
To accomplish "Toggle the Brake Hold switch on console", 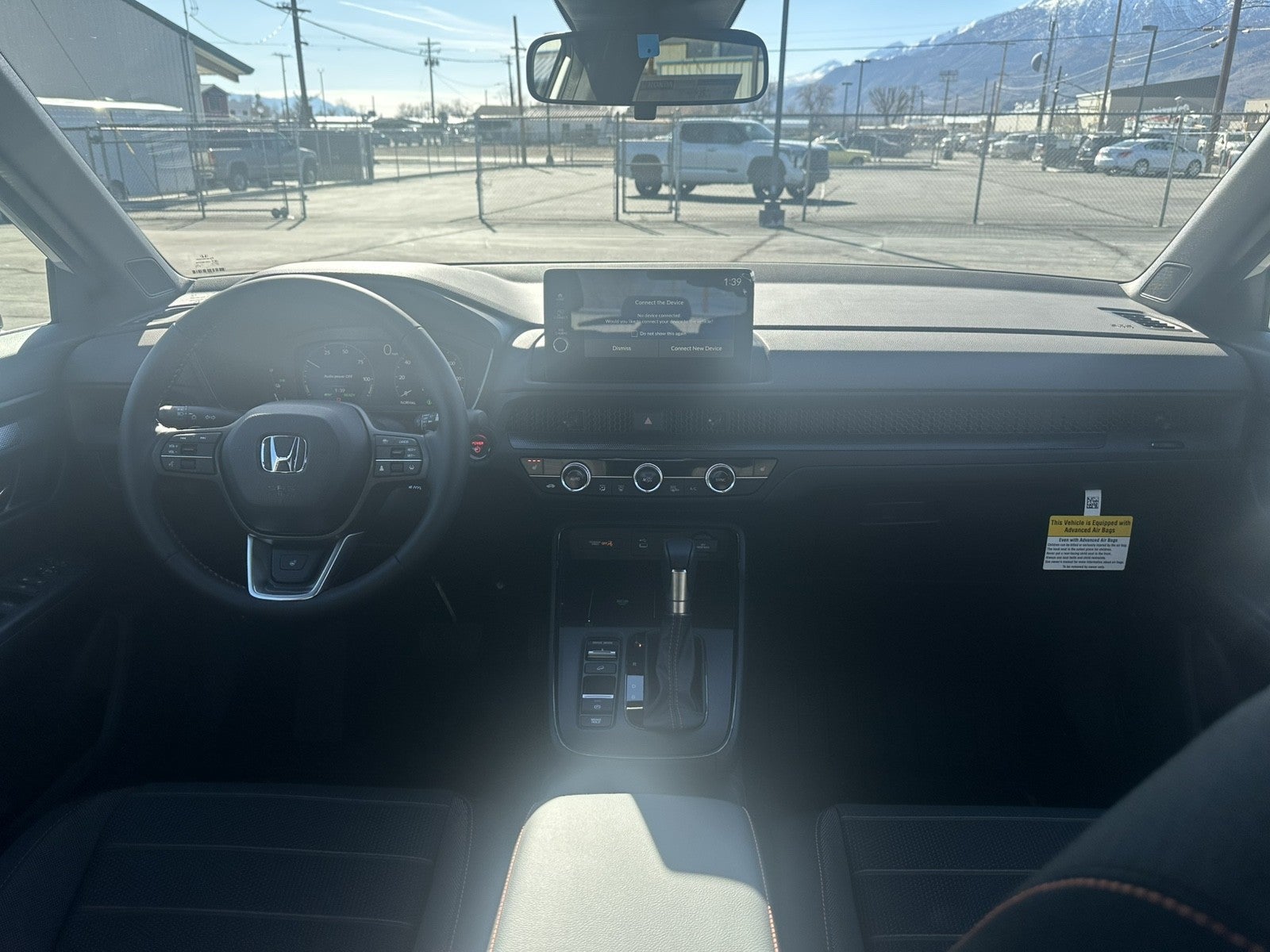I will coord(597,720).
